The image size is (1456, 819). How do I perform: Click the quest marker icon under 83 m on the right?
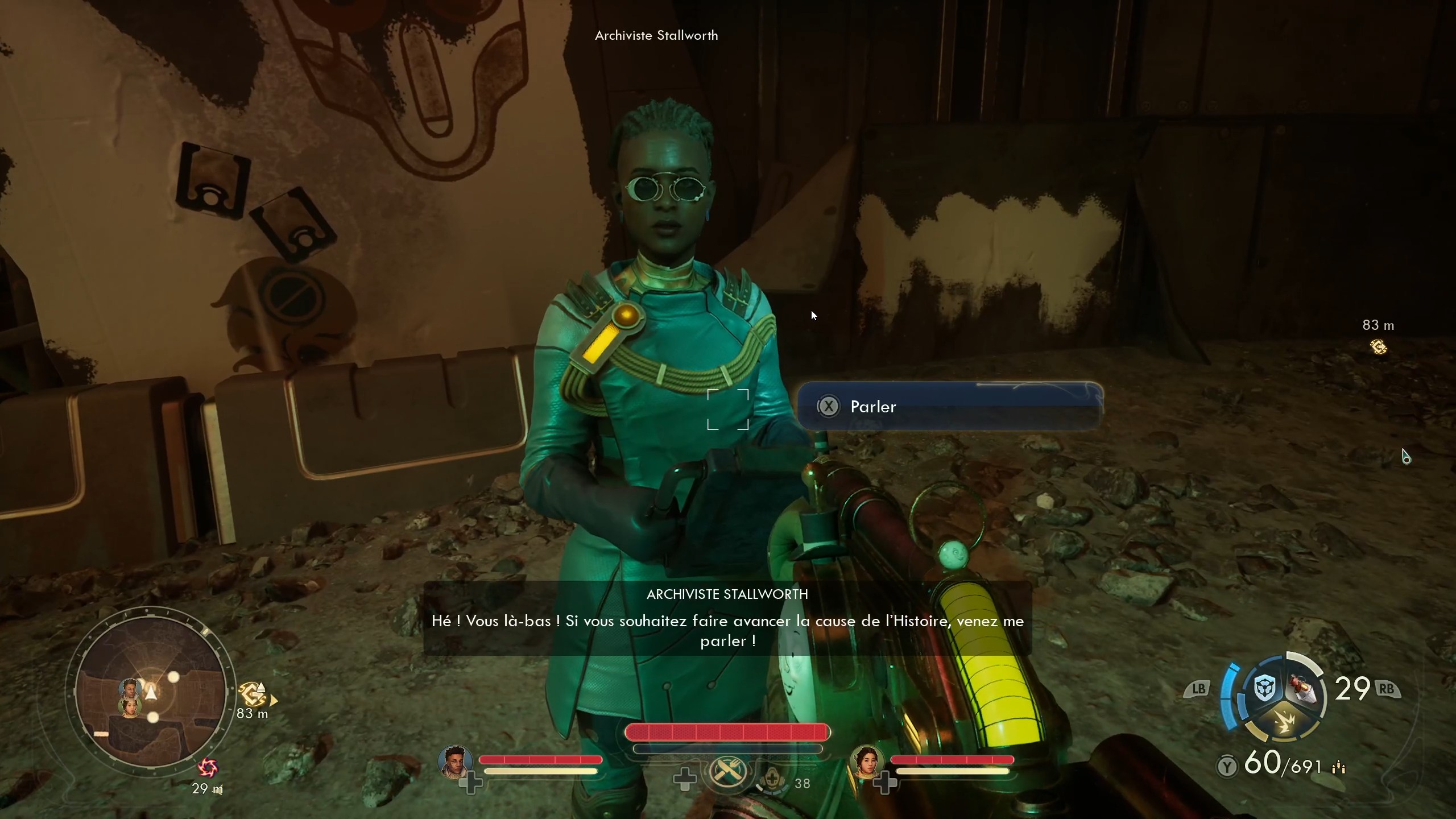click(x=1380, y=347)
